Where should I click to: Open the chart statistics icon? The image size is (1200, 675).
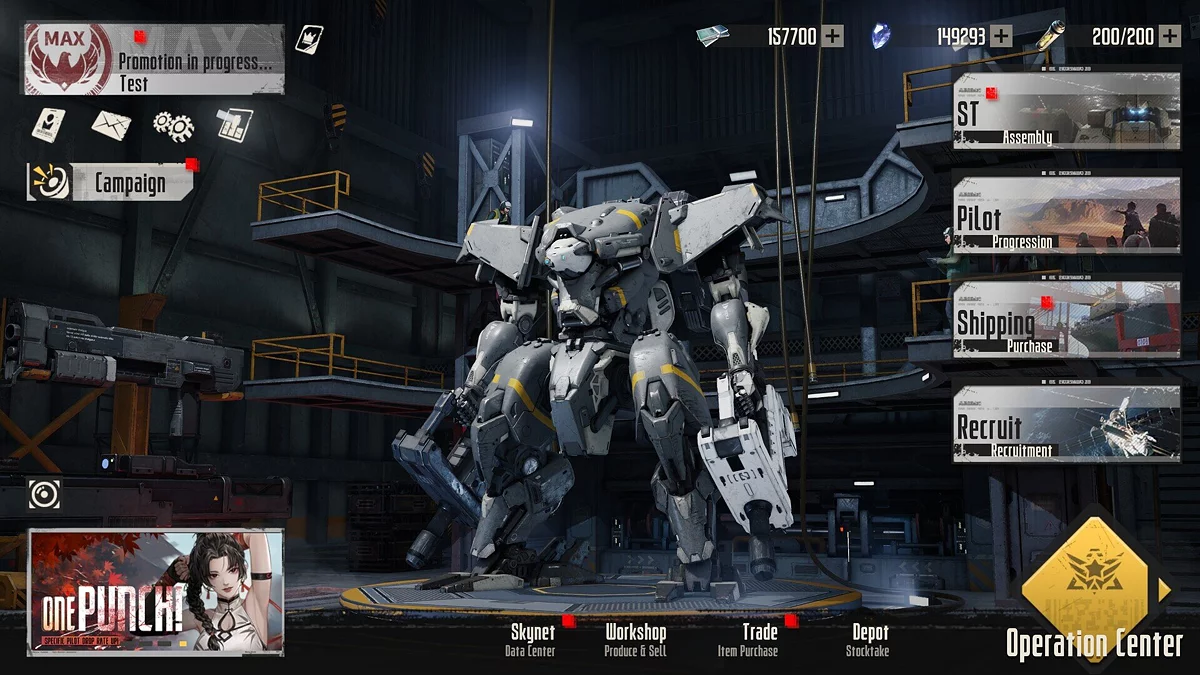[234, 125]
